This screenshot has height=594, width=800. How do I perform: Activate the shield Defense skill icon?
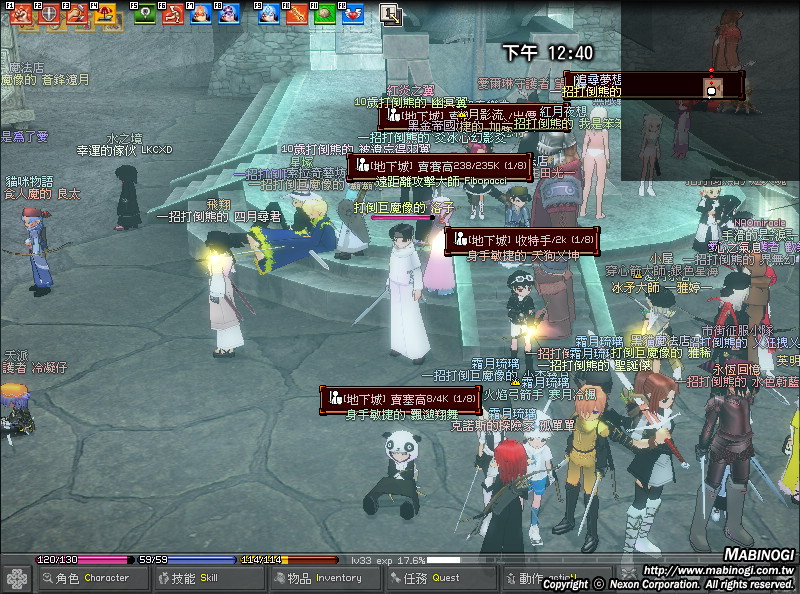(48, 14)
